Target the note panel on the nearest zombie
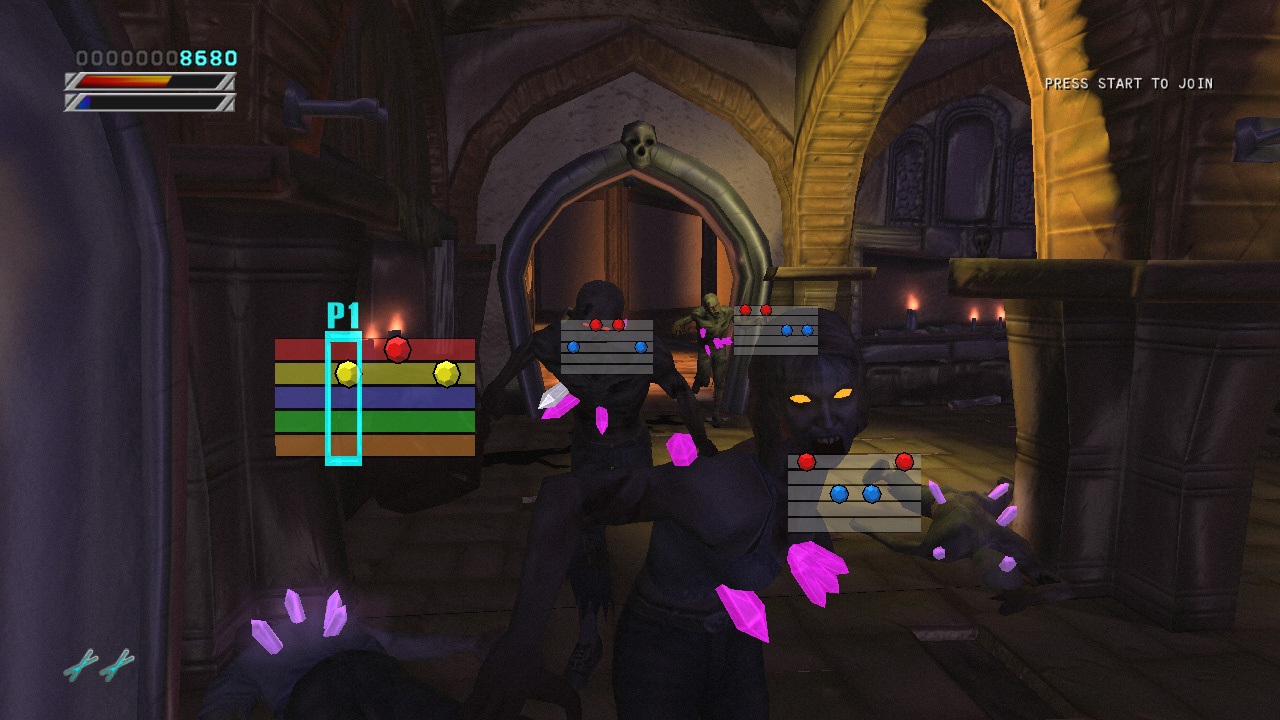Image resolution: width=1280 pixels, height=720 pixels. (x=854, y=493)
